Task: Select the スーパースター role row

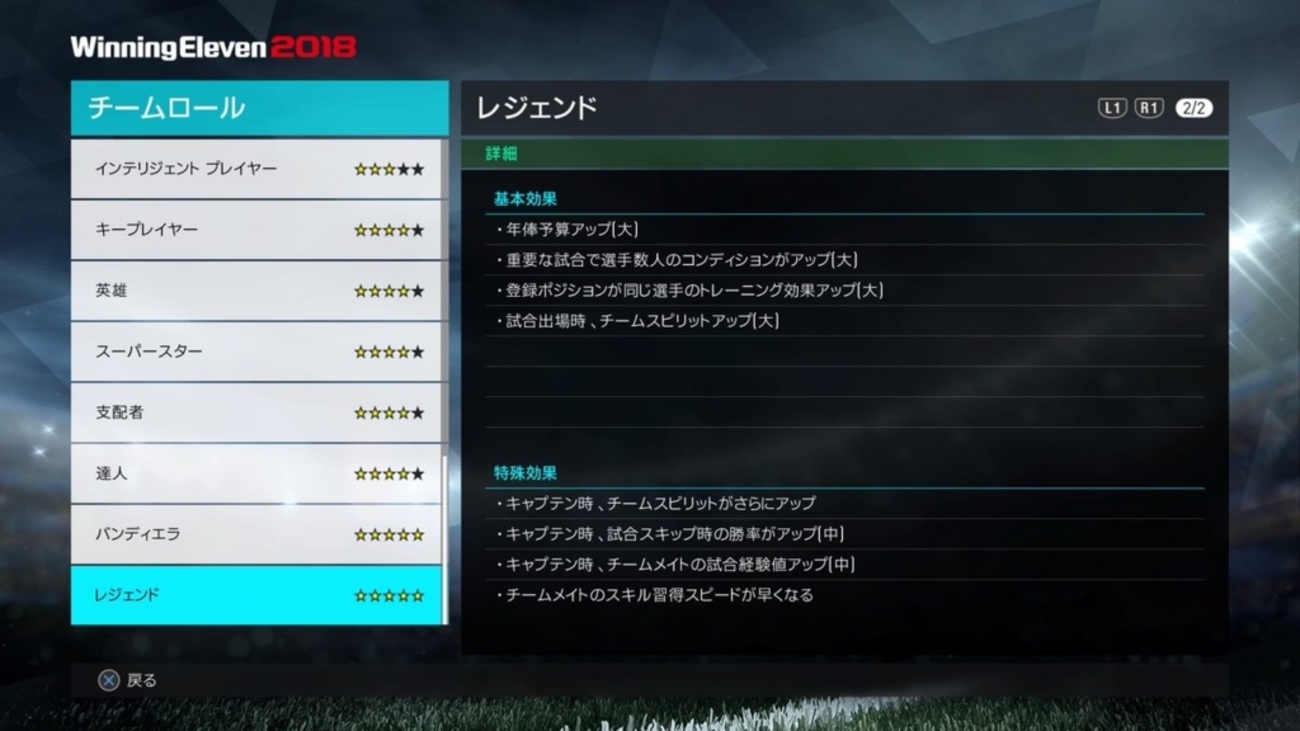Action: [x=258, y=352]
